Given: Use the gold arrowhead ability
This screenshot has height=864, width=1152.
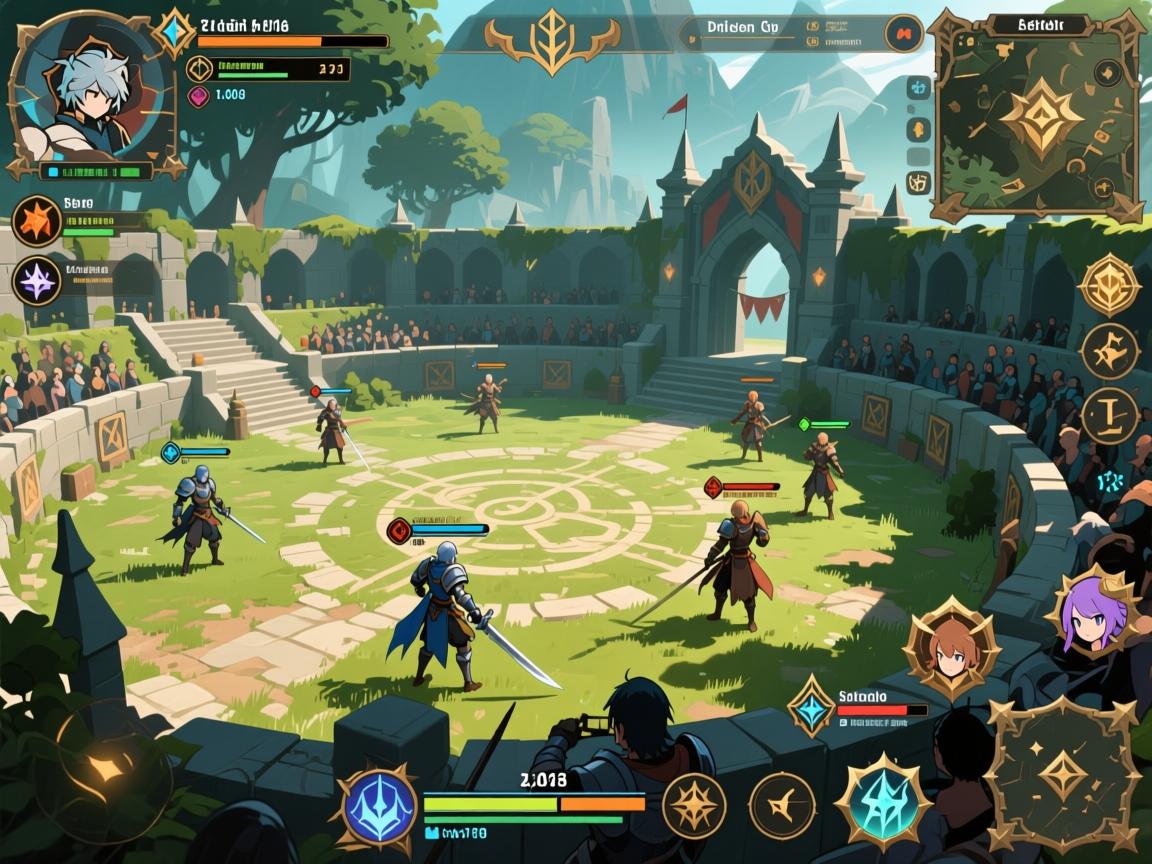Looking at the screenshot, I should click(x=782, y=805).
